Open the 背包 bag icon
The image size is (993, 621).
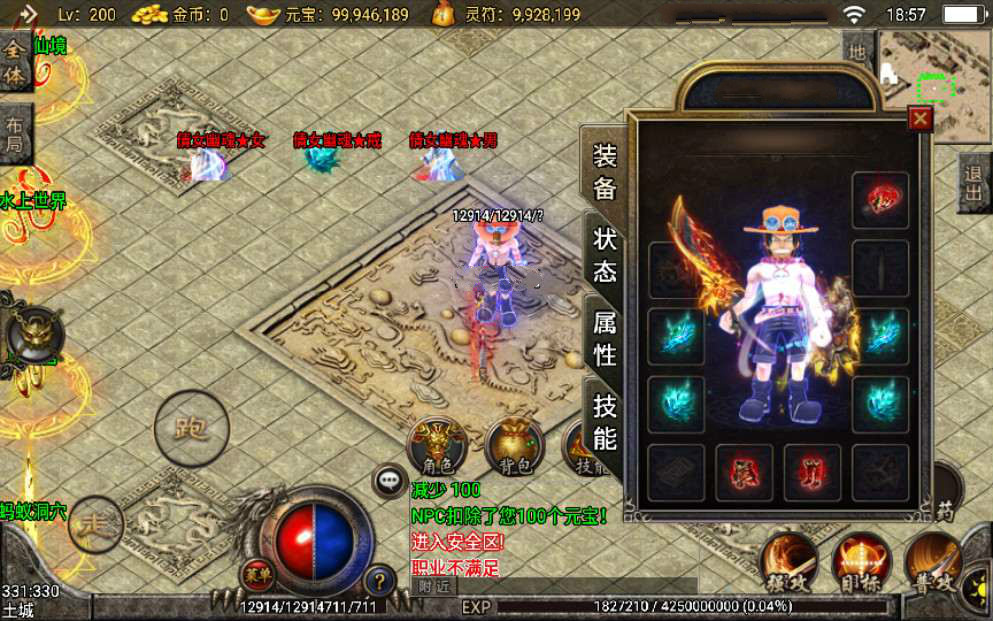[514, 447]
